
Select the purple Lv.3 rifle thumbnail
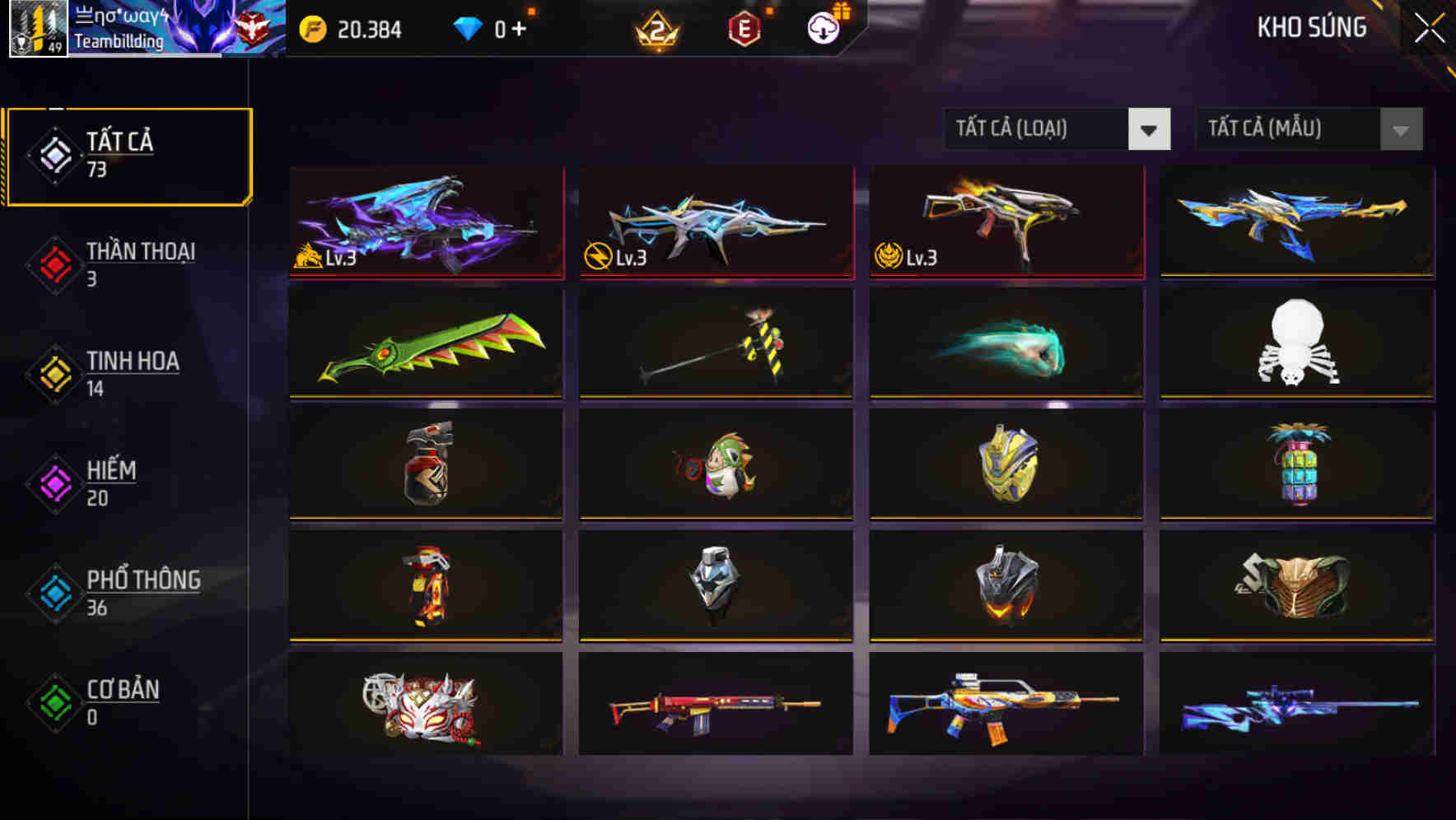(x=426, y=224)
